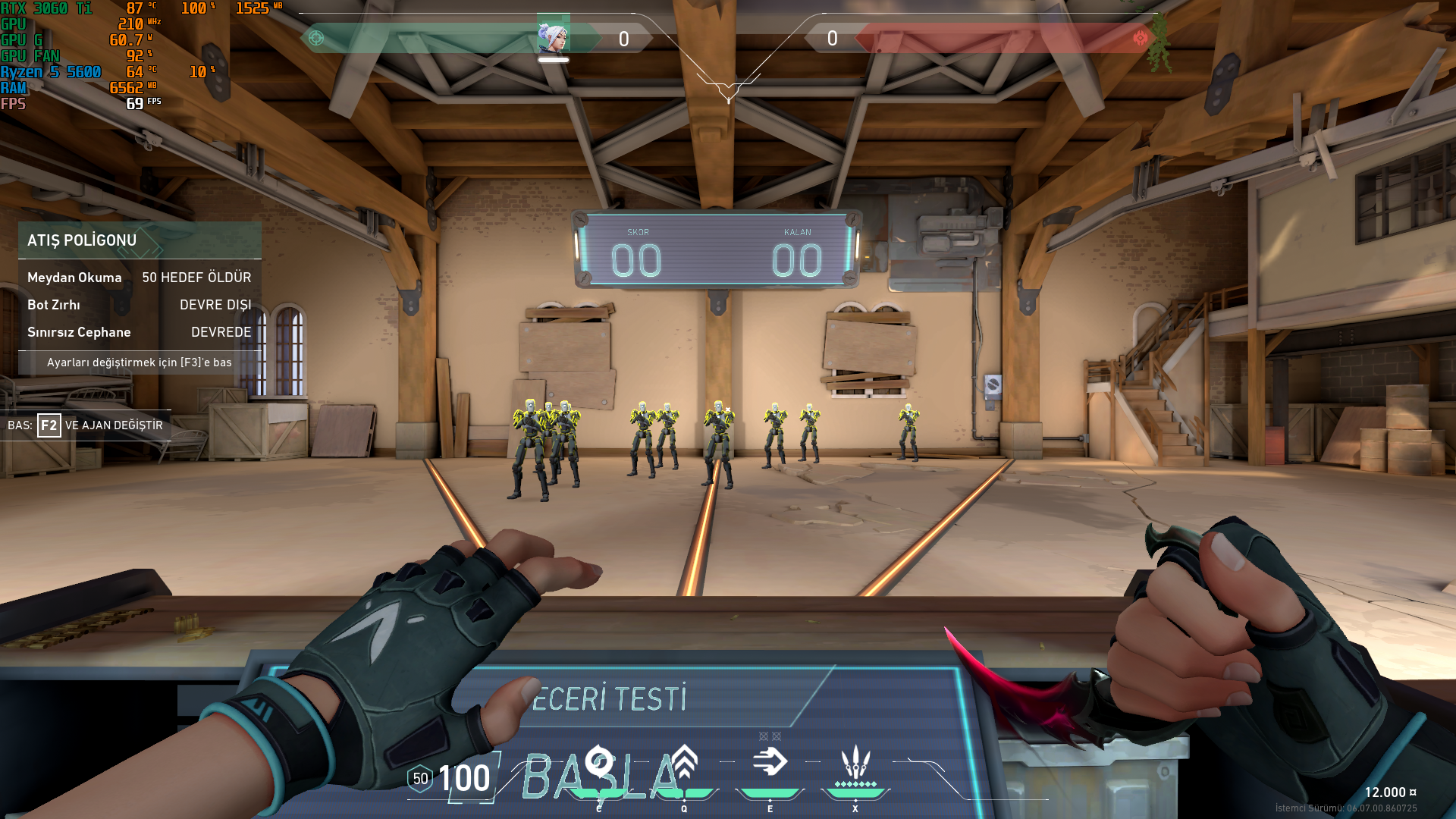Toggle the Sınırsız Cephane option
Screen dimensions: 1456x819
click(x=140, y=332)
